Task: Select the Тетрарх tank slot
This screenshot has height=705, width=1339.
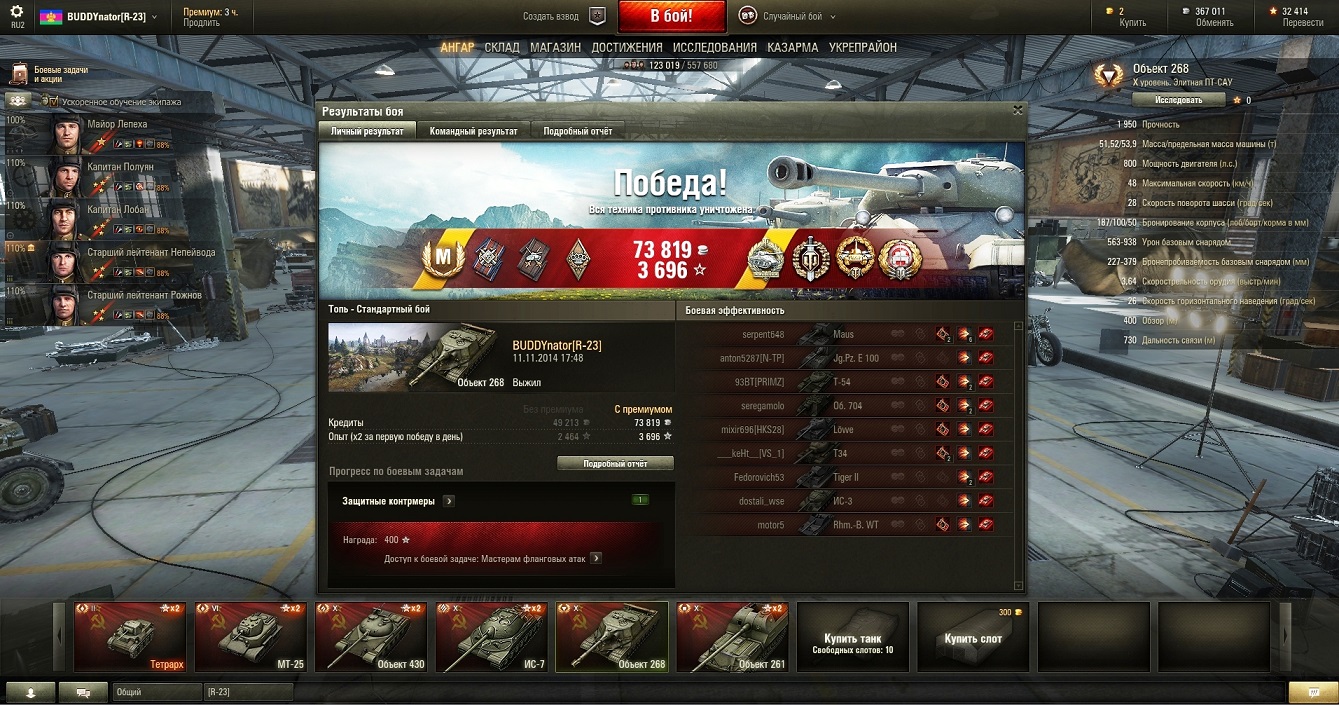Action: tap(129, 636)
